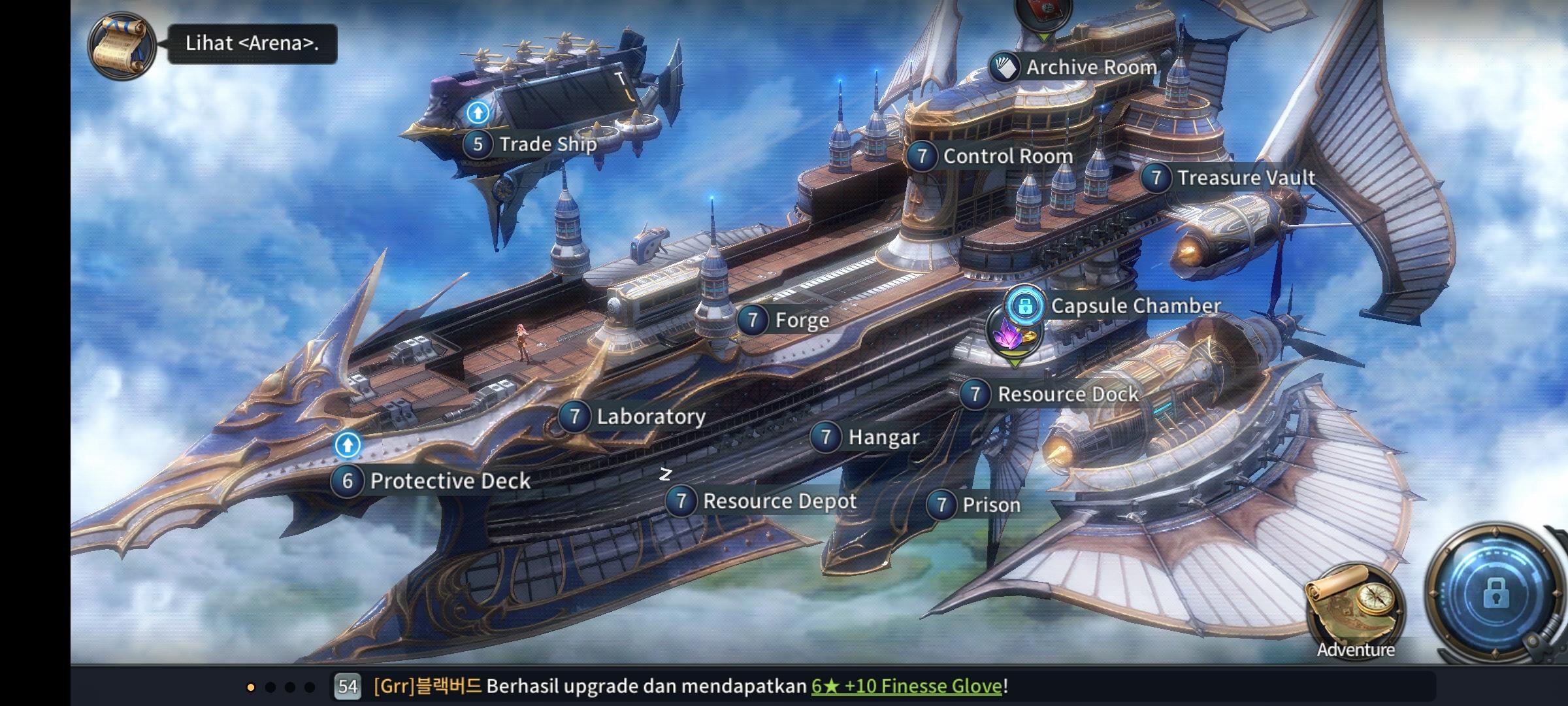Tap the Trade Ship upgrade arrow
The height and width of the screenshot is (706, 1568).
click(x=478, y=113)
